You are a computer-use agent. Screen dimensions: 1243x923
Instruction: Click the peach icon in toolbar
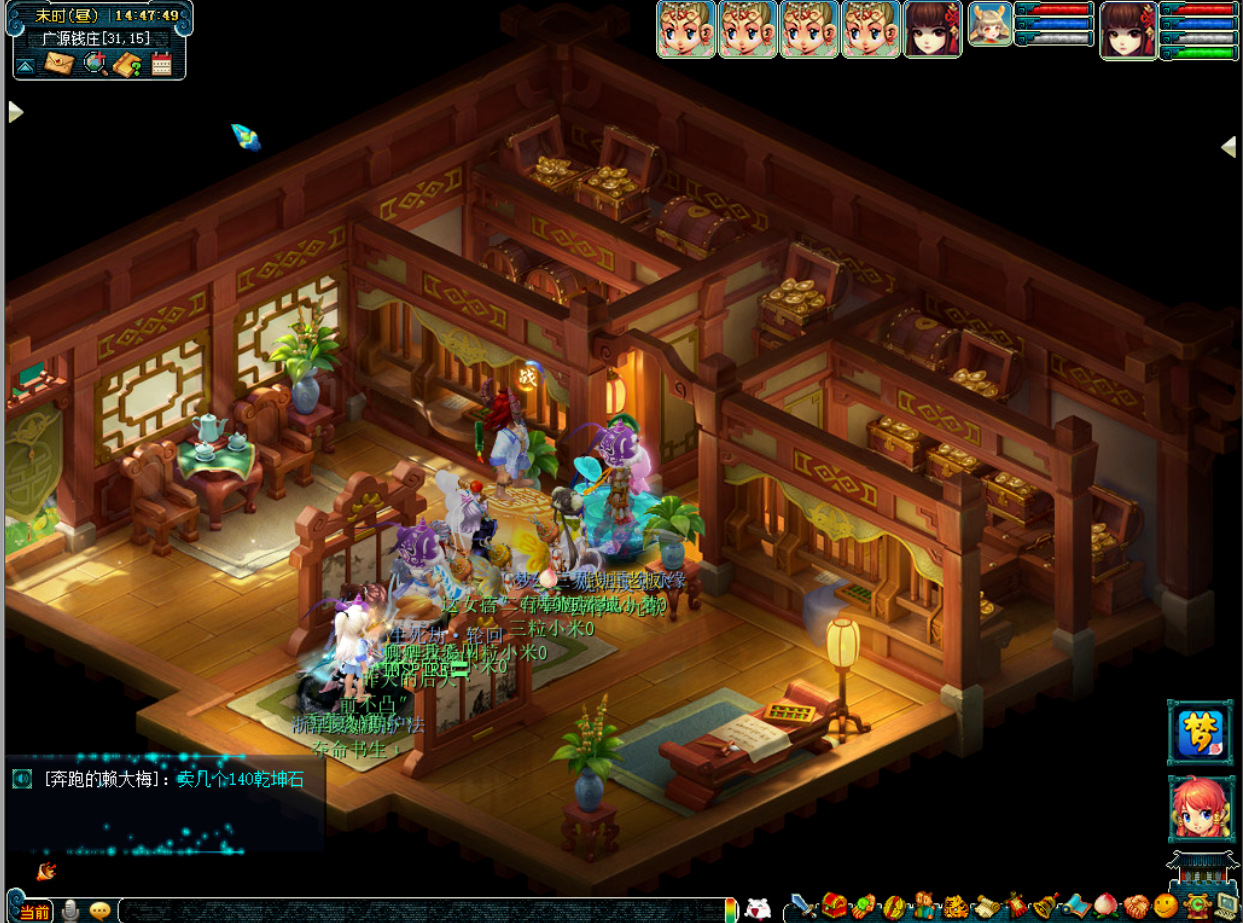tap(1105, 906)
